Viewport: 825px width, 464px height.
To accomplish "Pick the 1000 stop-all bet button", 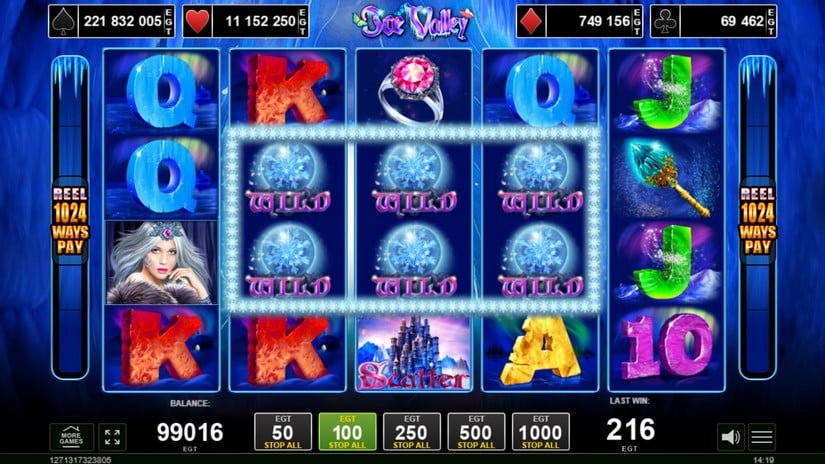I will point(541,432).
